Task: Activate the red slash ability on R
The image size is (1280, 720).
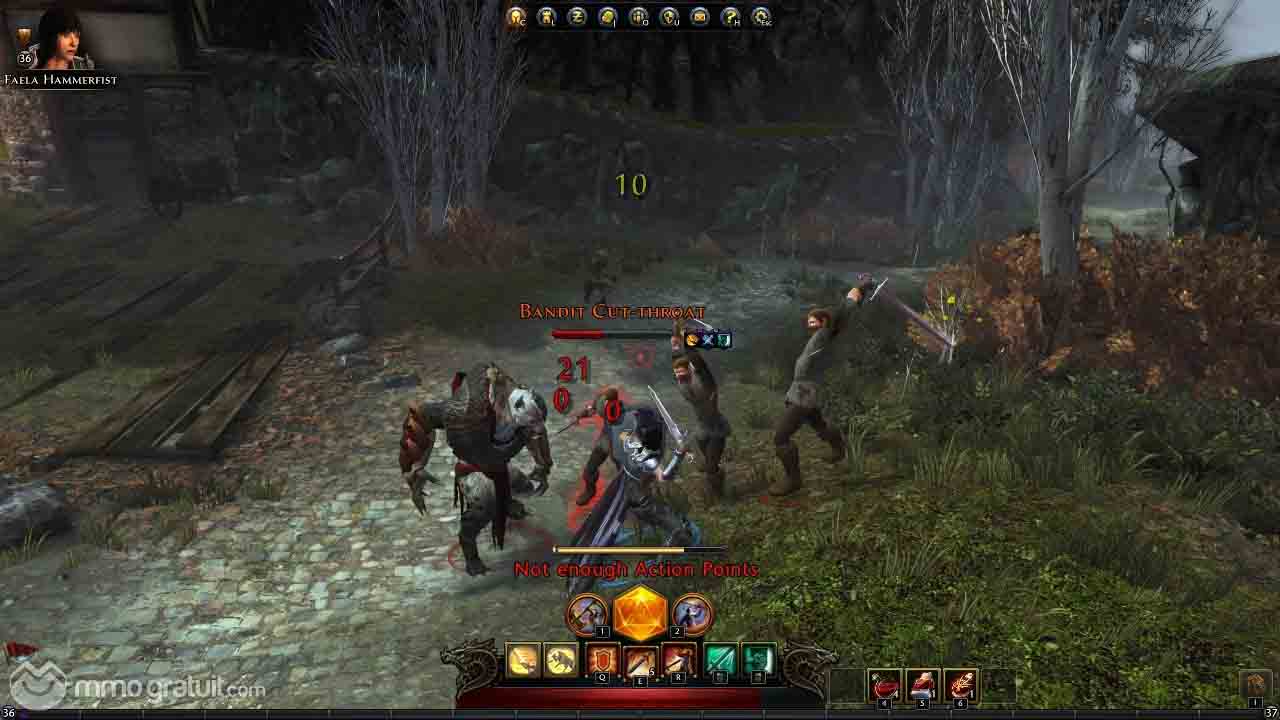Action: (x=679, y=661)
